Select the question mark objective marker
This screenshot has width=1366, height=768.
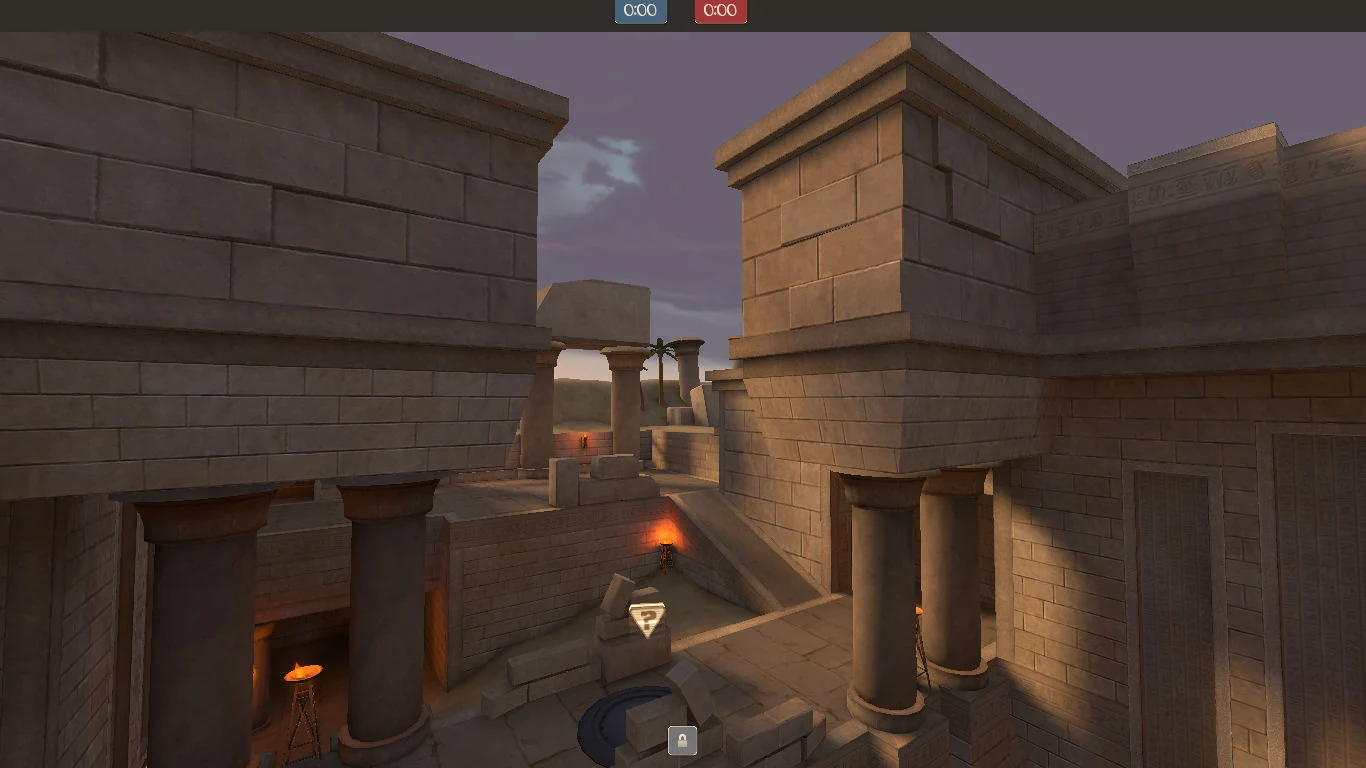[647, 620]
